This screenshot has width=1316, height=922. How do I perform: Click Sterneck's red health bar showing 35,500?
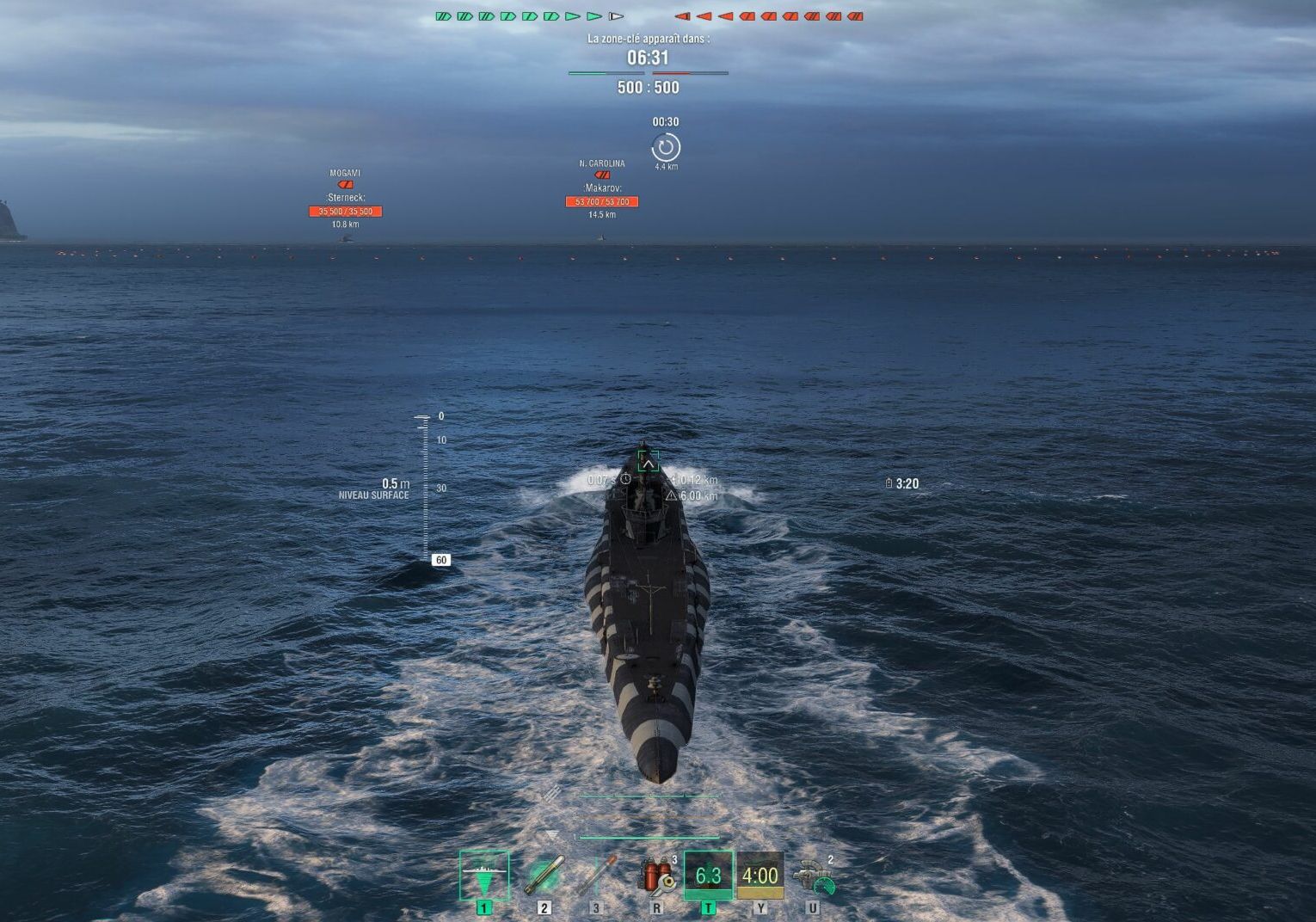(344, 211)
